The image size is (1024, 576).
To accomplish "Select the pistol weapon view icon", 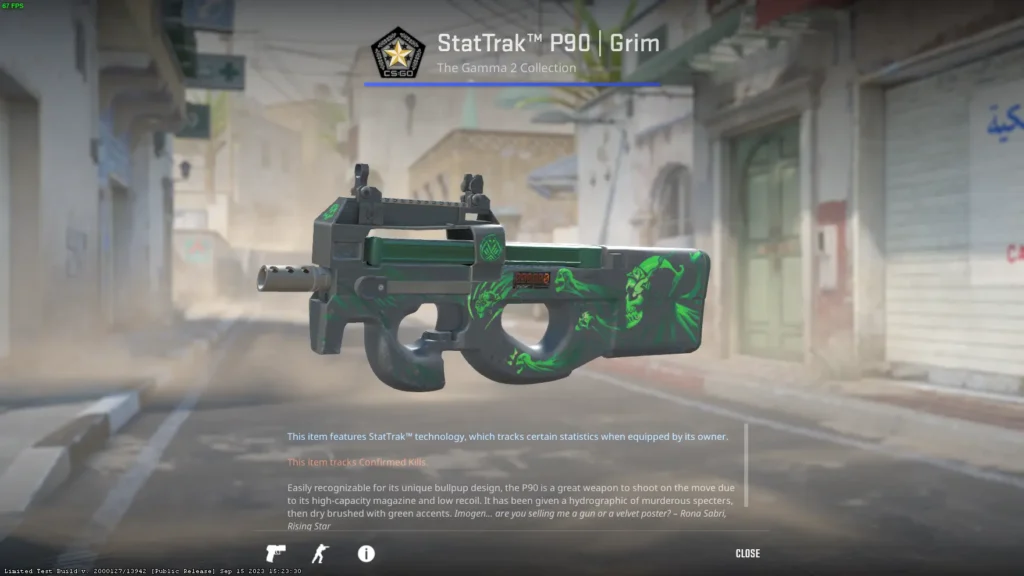I will [x=275, y=553].
